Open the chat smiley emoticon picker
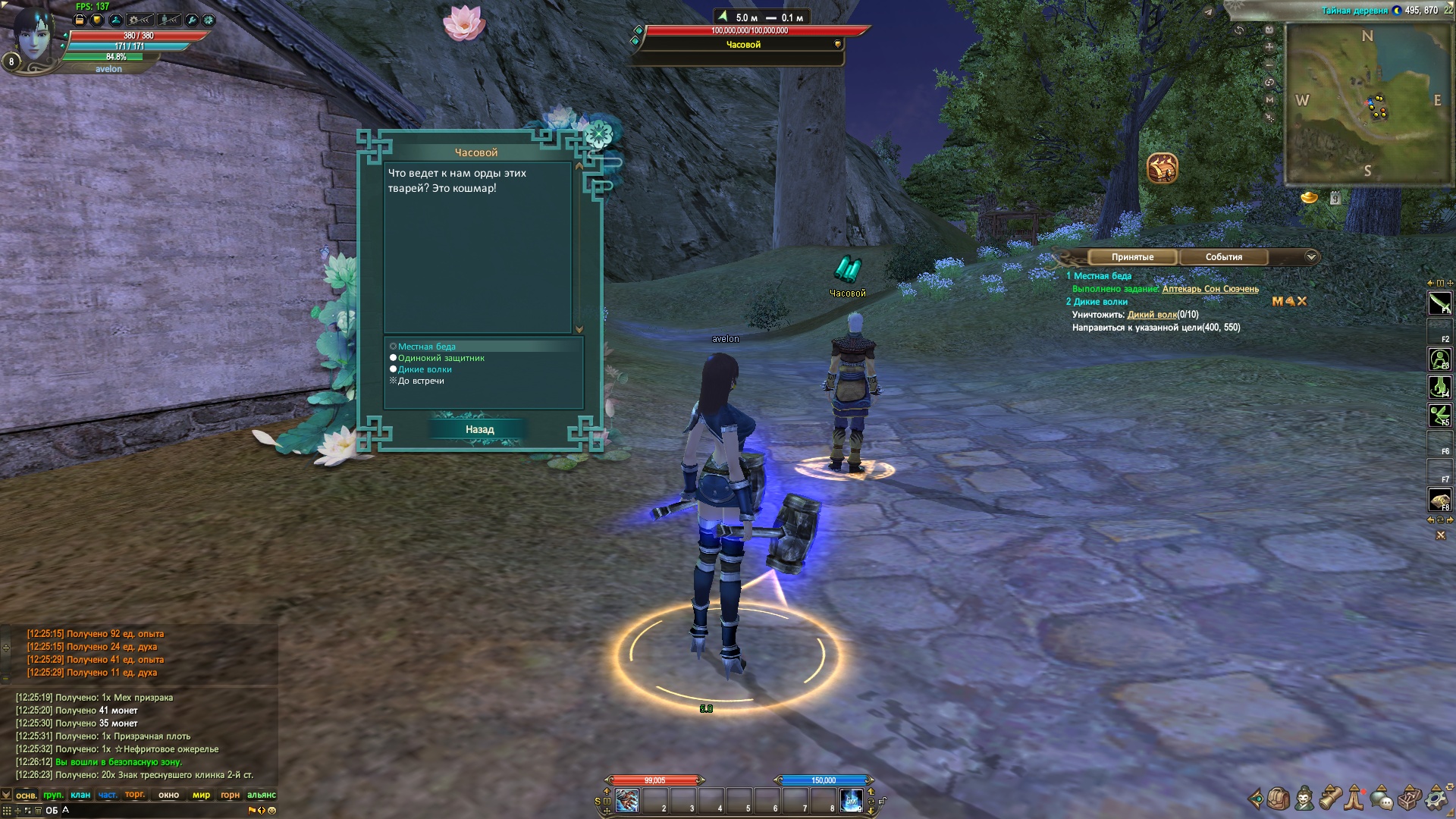The width and height of the screenshot is (1456, 819). click(x=271, y=810)
